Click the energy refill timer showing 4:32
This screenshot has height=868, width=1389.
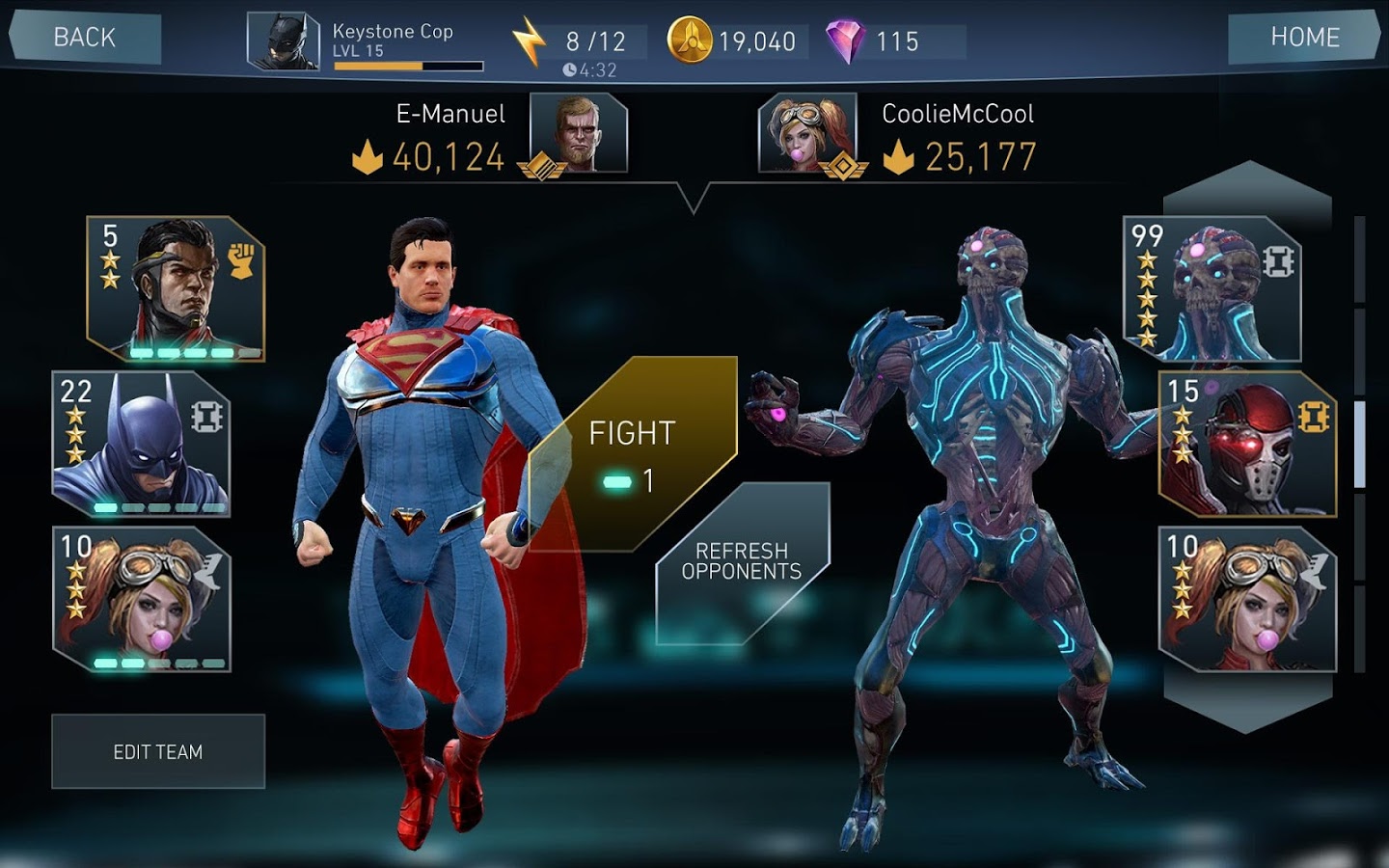pos(590,68)
